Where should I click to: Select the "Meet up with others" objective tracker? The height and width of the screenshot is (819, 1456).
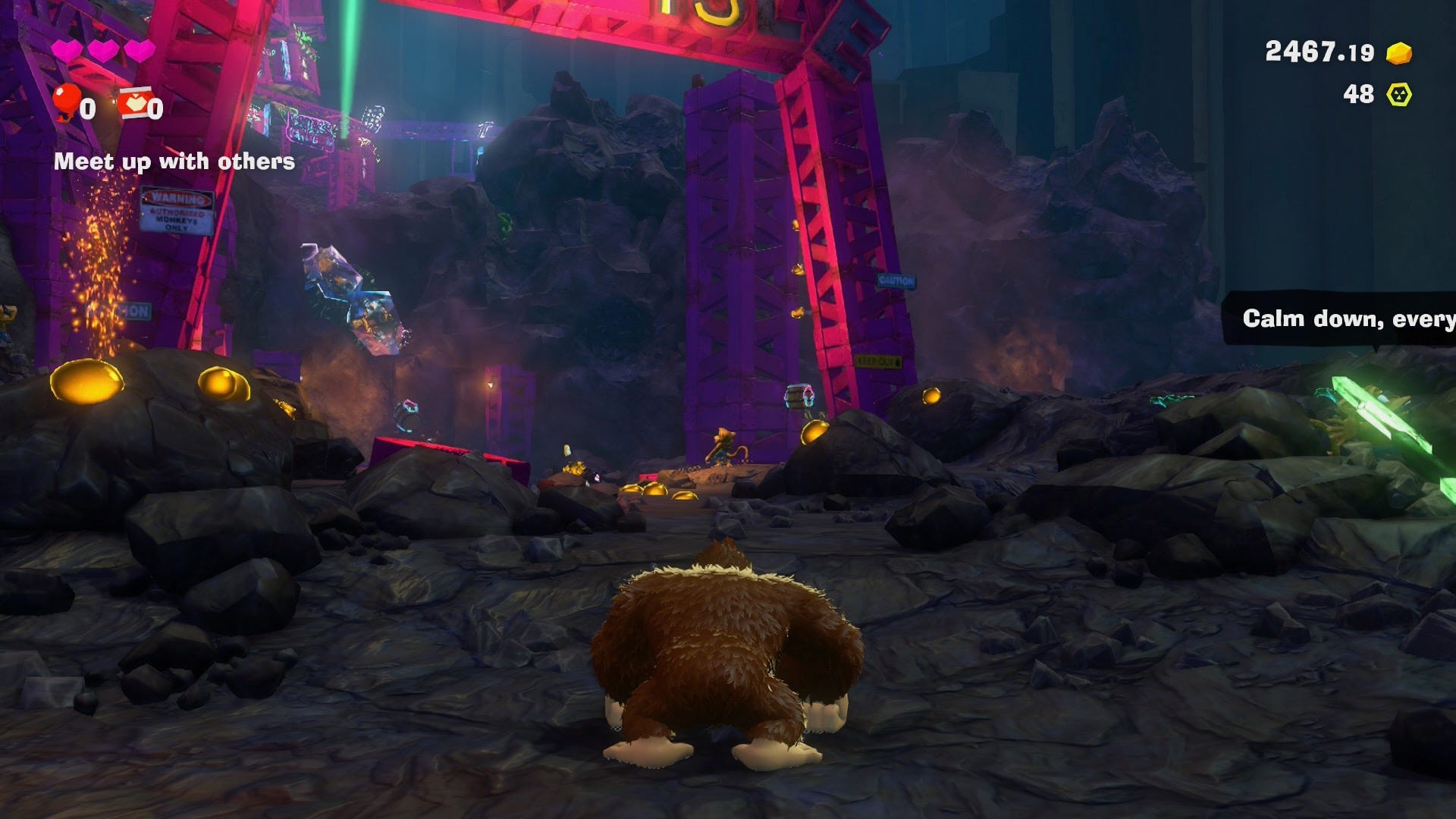click(174, 162)
